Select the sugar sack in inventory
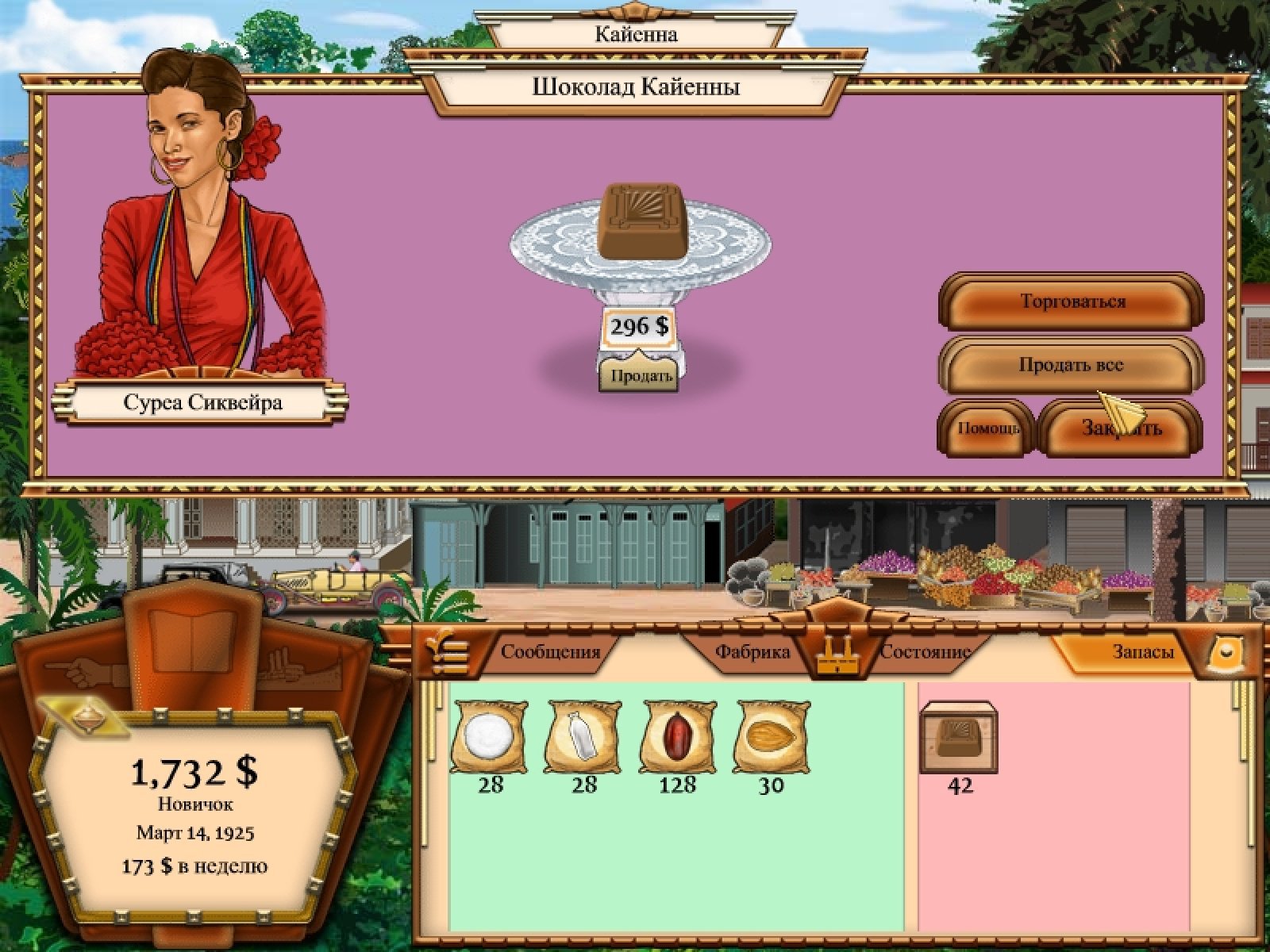1270x952 pixels. pyautogui.click(x=490, y=737)
